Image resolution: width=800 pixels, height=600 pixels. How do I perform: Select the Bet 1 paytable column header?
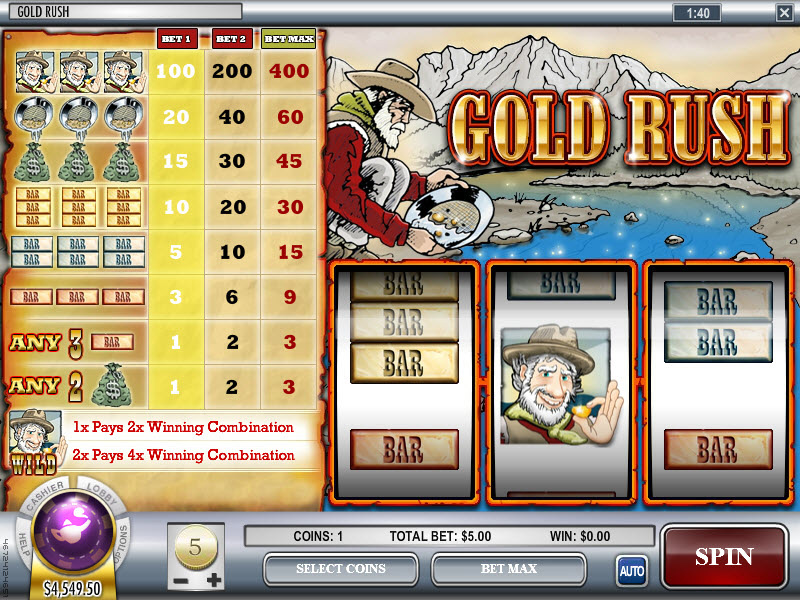176,39
